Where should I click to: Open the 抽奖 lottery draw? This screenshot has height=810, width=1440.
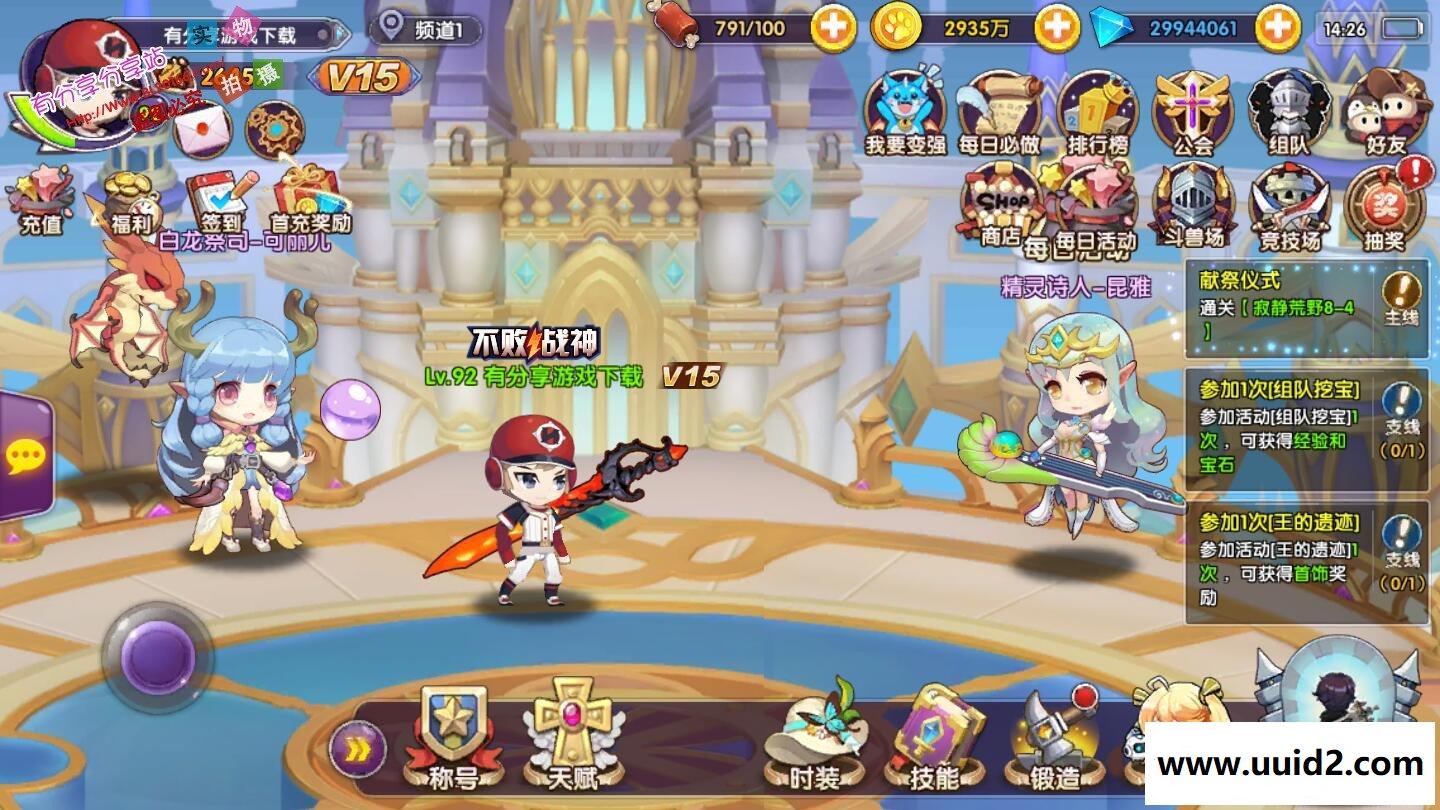[x=1384, y=206]
